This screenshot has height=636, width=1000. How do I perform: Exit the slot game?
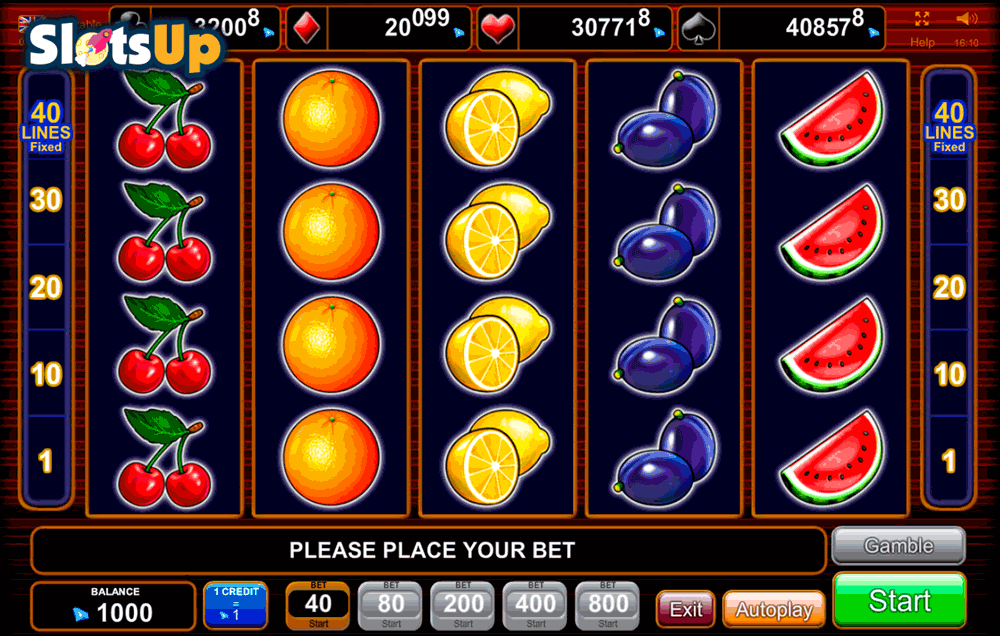coord(685,609)
